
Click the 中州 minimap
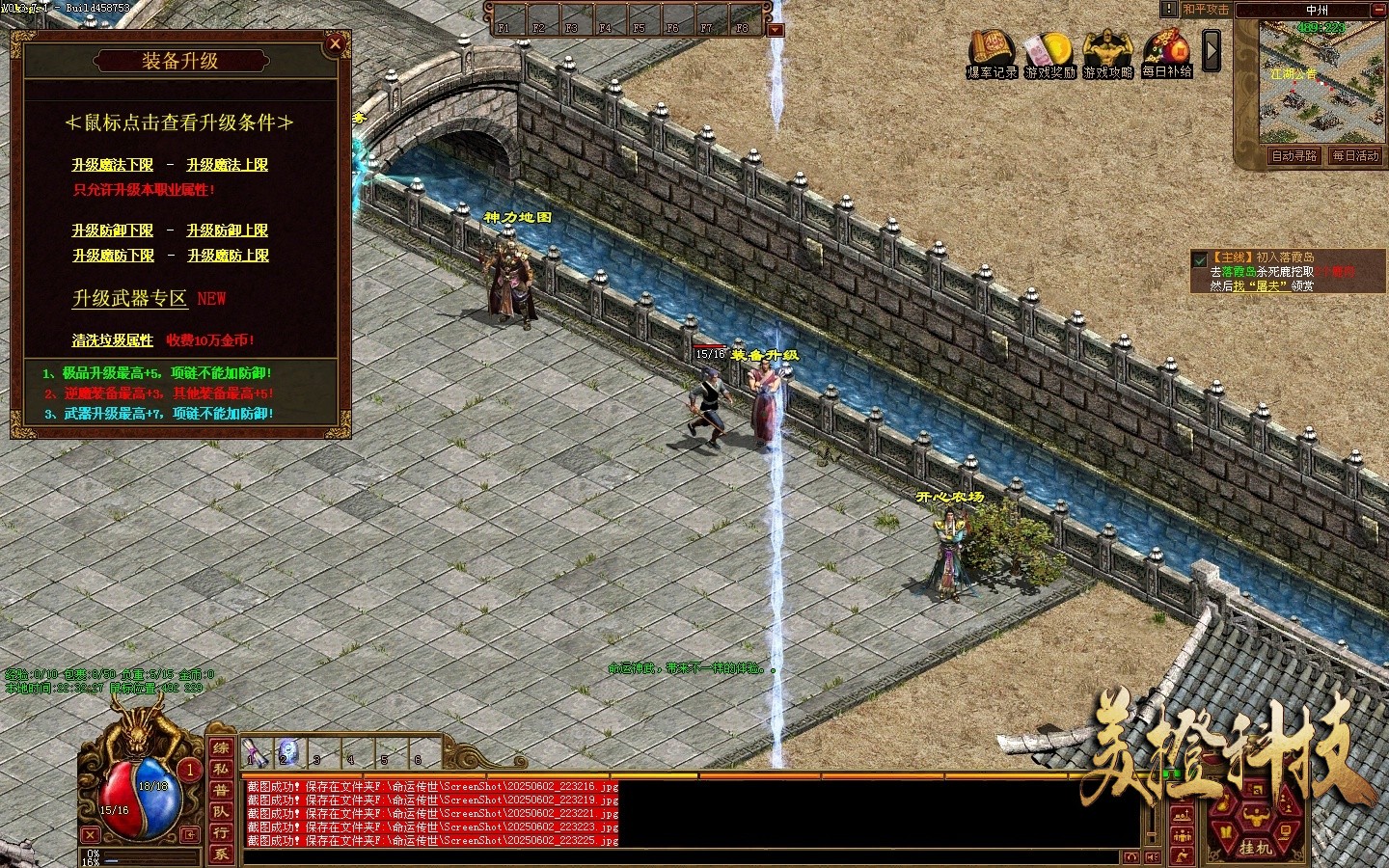pyautogui.click(x=1321, y=87)
